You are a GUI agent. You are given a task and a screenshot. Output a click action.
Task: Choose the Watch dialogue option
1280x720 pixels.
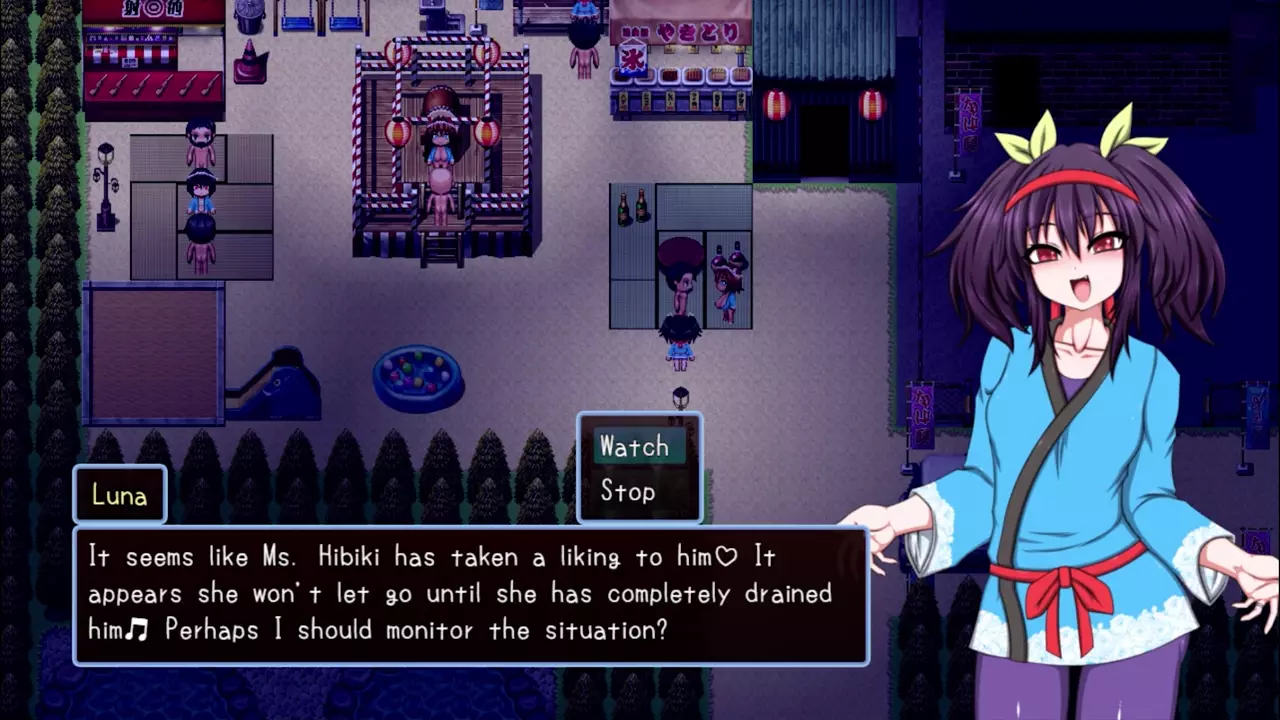point(635,447)
